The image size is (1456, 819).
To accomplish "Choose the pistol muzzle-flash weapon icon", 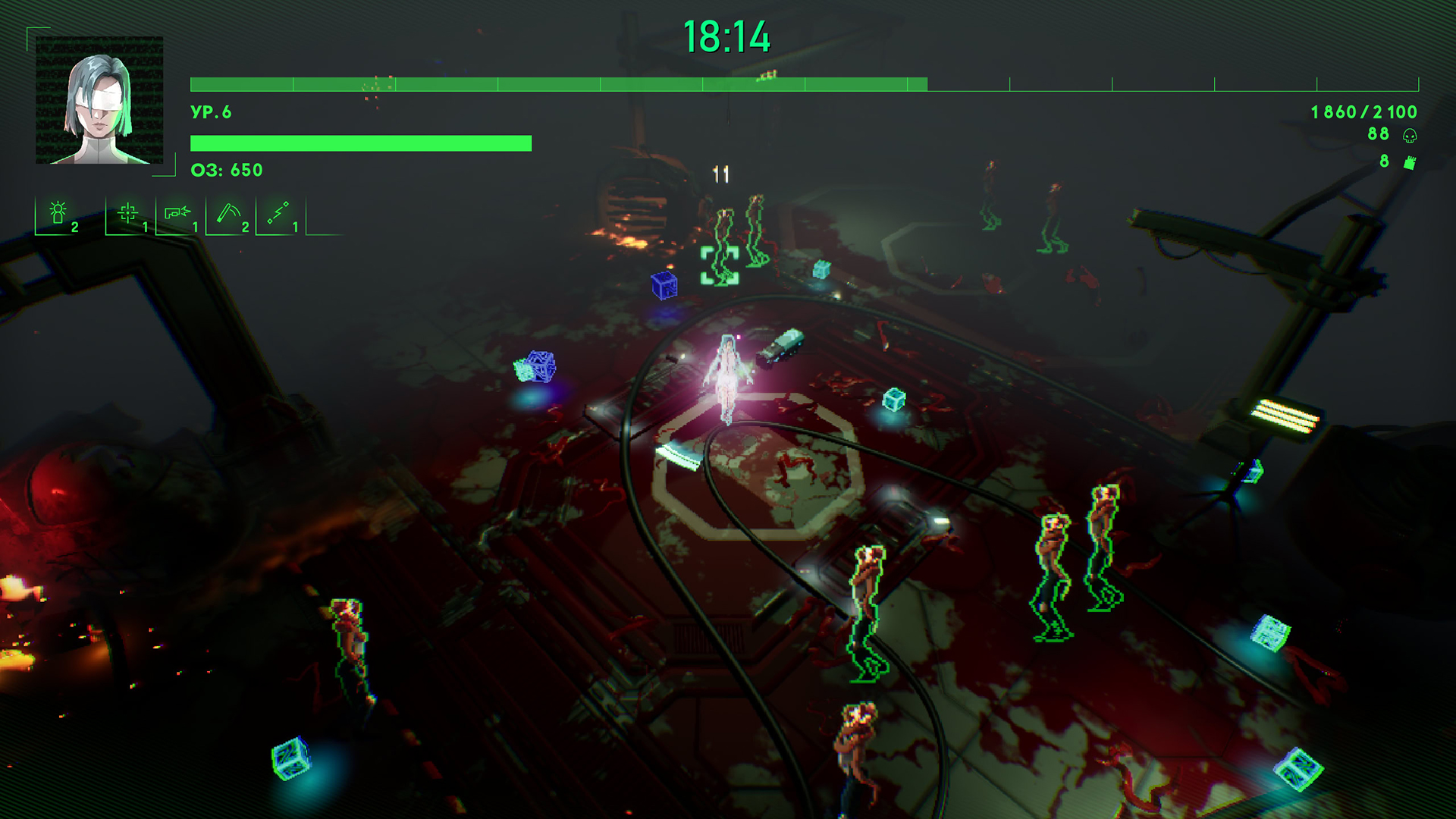I will [177, 213].
